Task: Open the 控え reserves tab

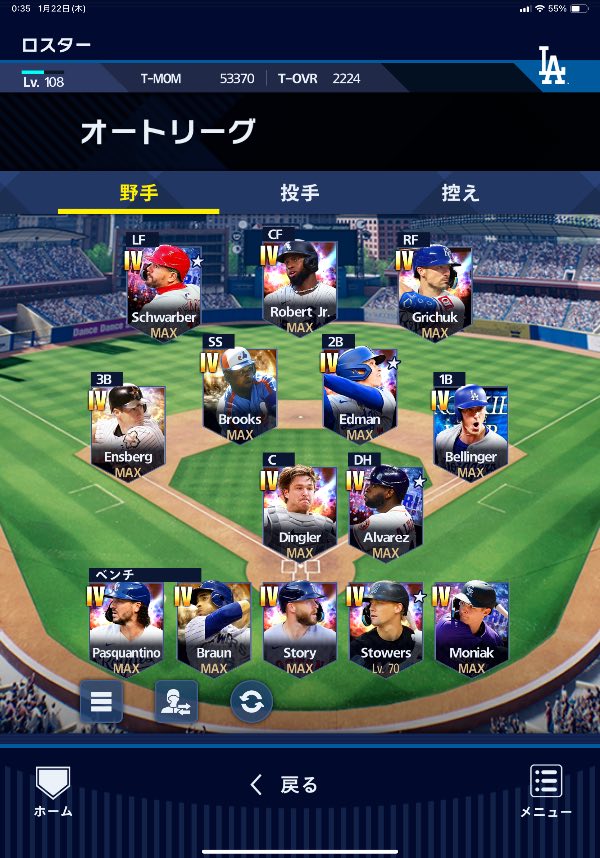Action: [461, 193]
